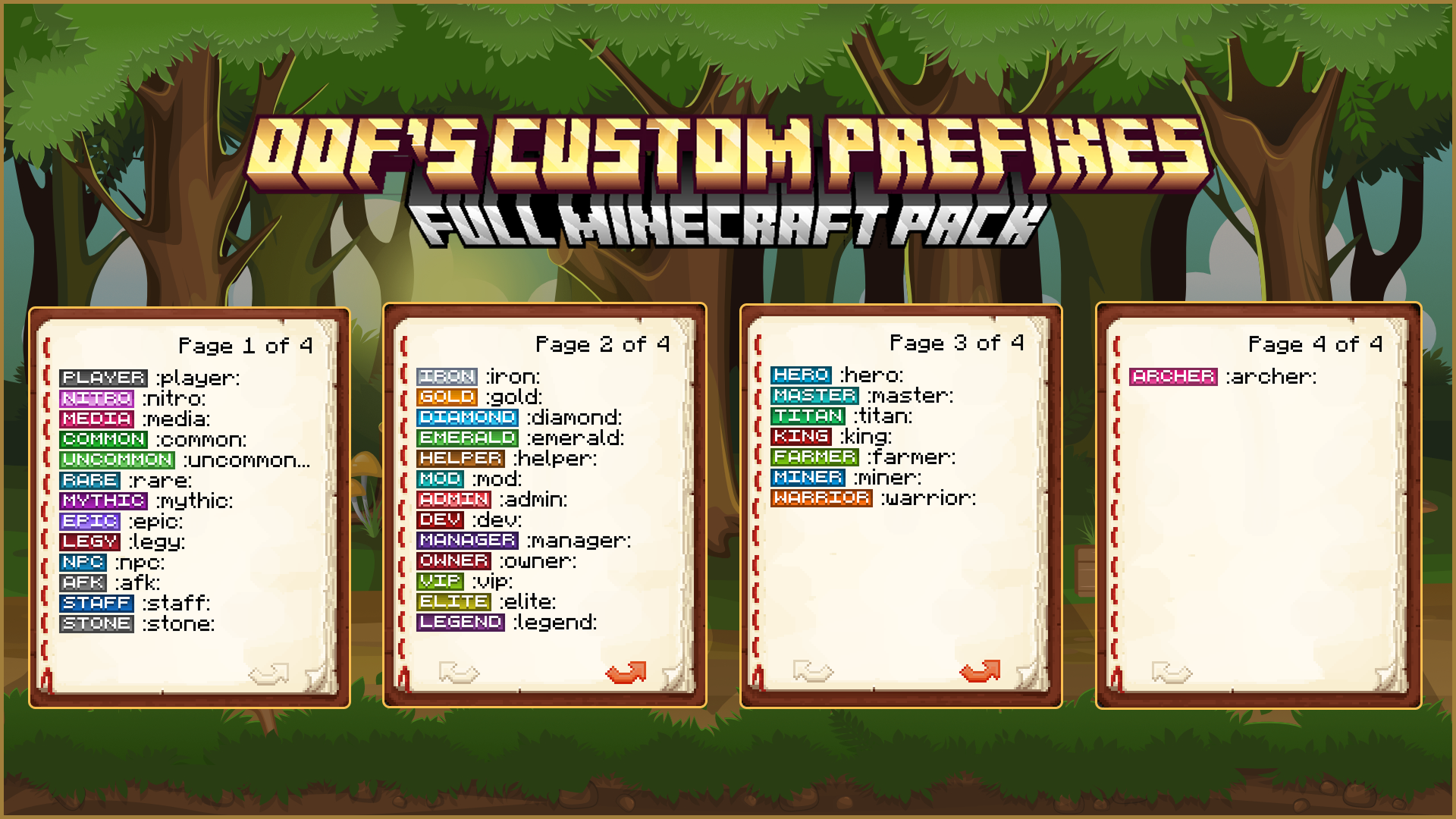Select the OWNER rank badge
The height and width of the screenshot is (819, 1456).
point(453,560)
